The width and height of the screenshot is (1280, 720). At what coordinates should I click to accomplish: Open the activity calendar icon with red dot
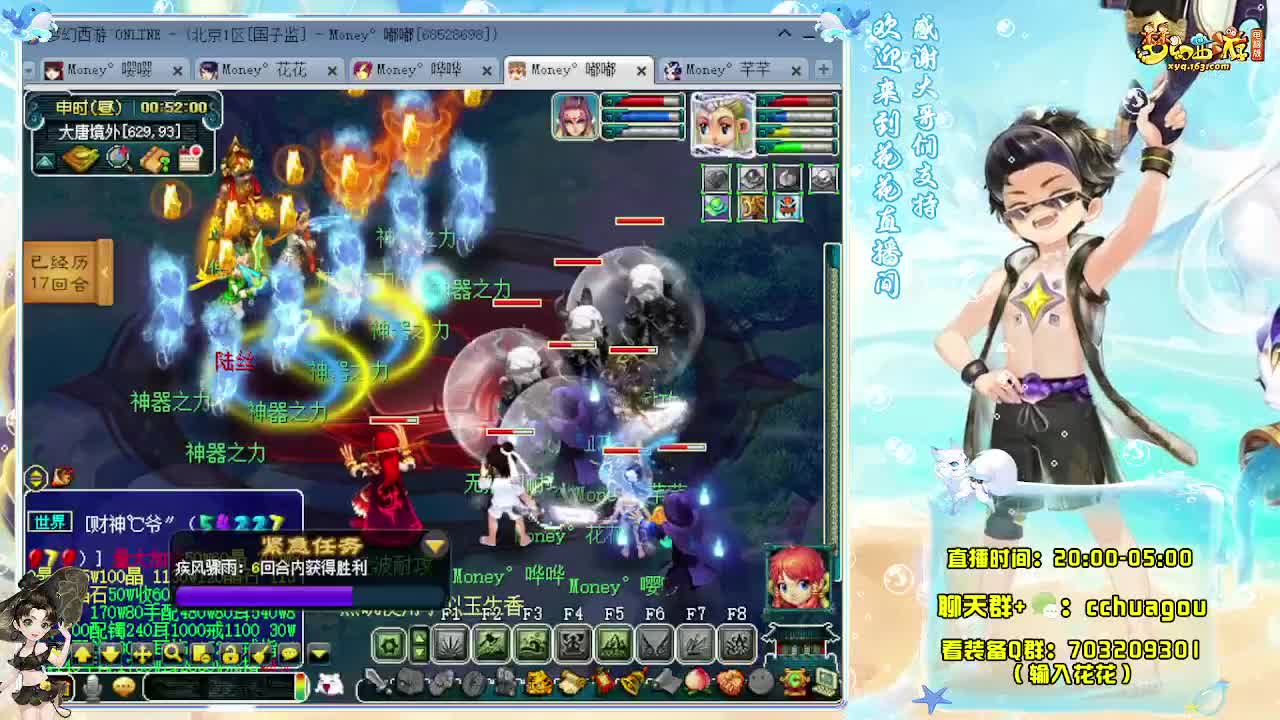click(188, 156)
